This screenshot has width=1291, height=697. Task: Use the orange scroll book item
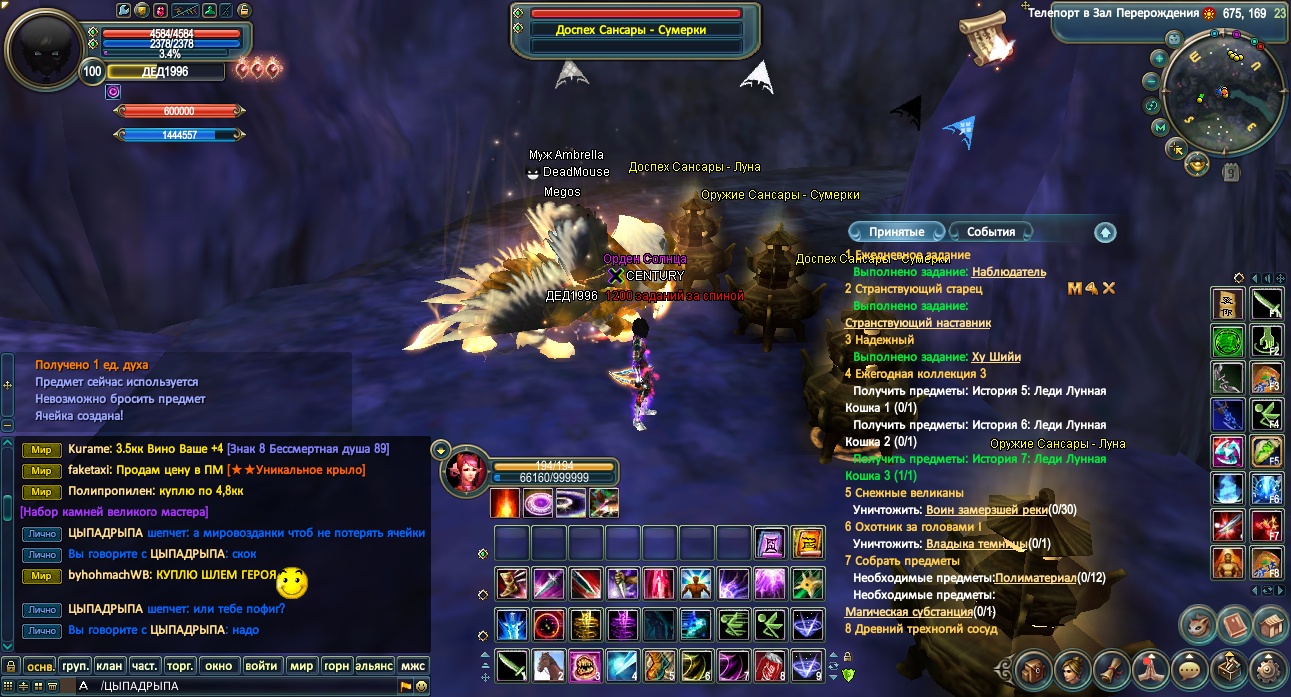tap(808, 543)
